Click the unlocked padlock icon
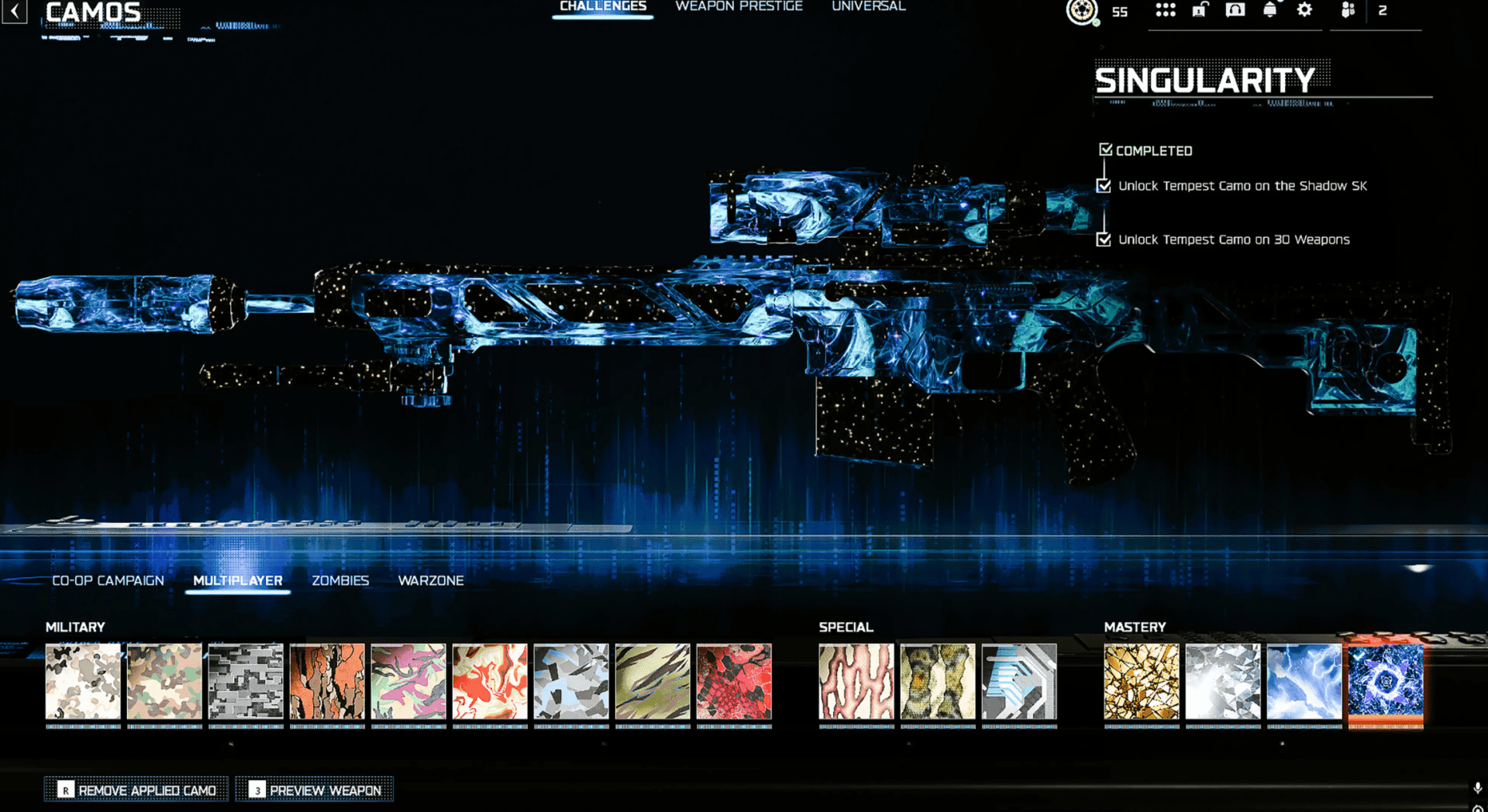This screenshot has width=1488, height=812. (x=1198, y=11)
